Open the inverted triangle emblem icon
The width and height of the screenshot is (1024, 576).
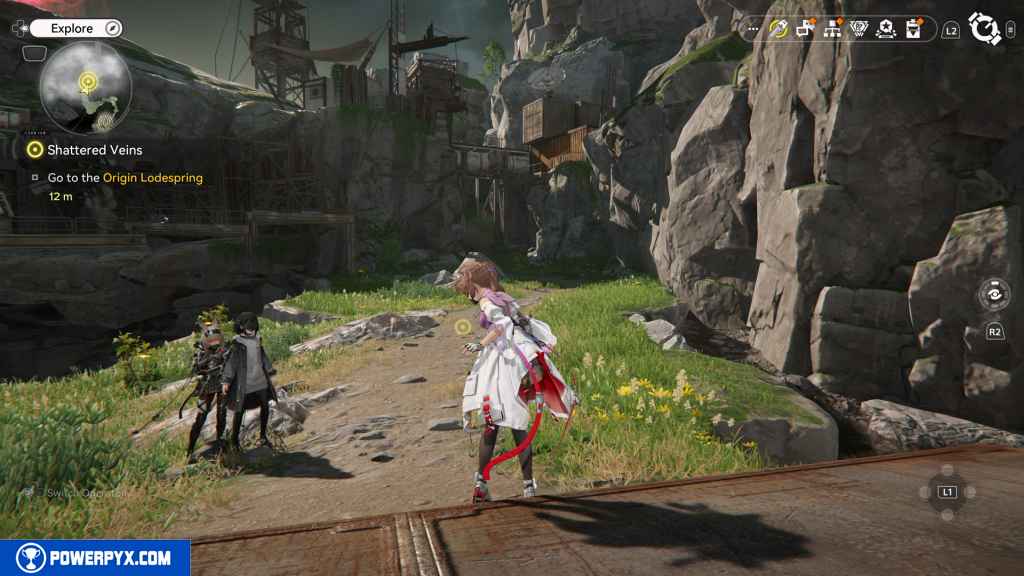point(858,30)
